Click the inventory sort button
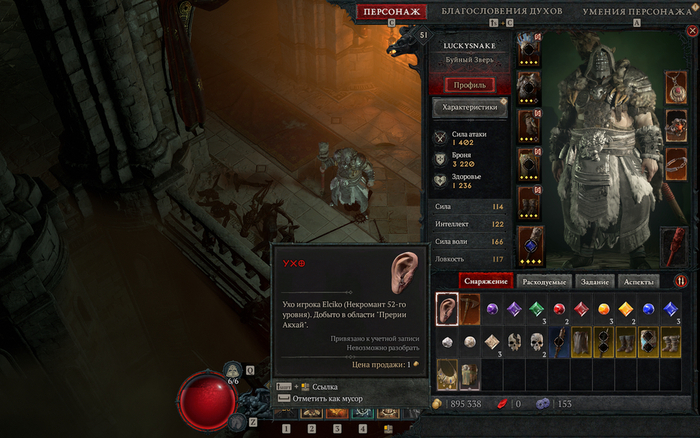Image resolution: width=700 pixels, height=438 pixels. [x=681, y=282]
